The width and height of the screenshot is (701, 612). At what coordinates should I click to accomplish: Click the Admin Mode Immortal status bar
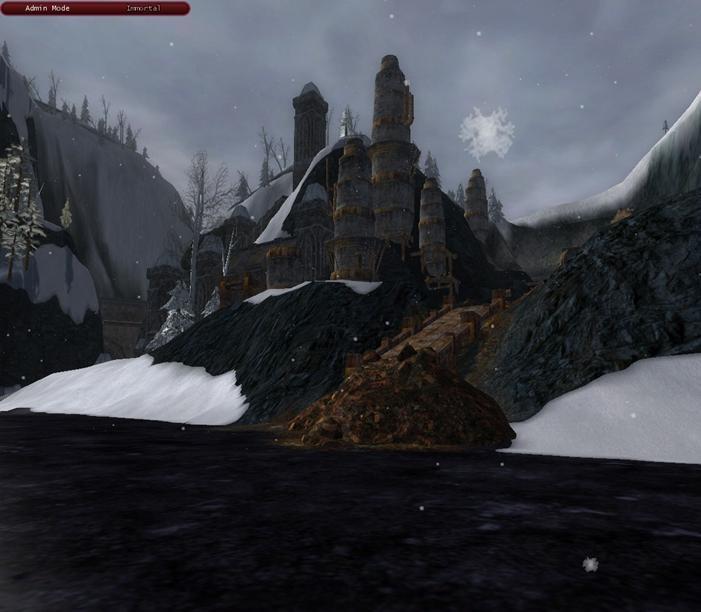95,8
